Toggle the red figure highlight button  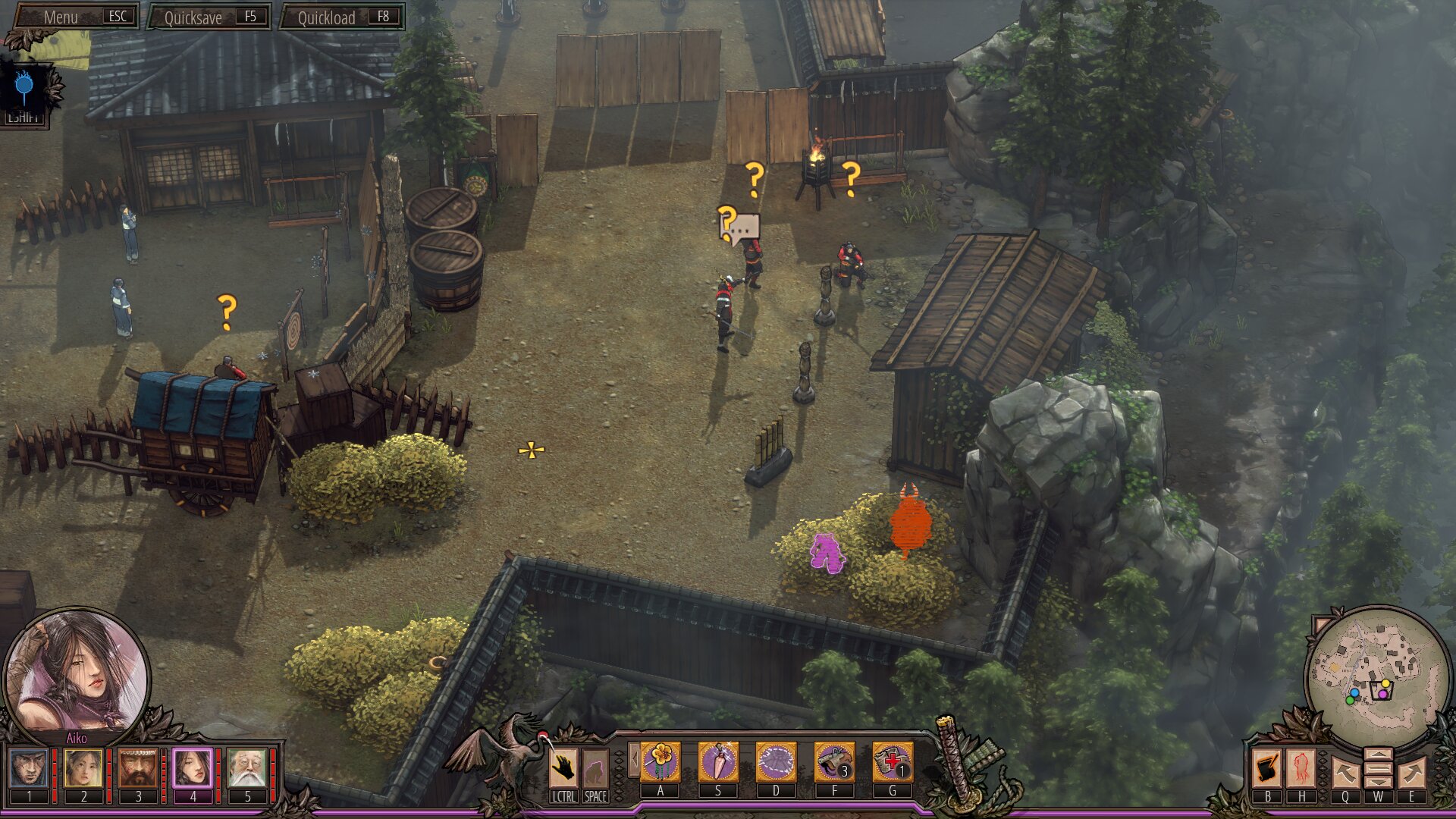tap(1302, 768)
